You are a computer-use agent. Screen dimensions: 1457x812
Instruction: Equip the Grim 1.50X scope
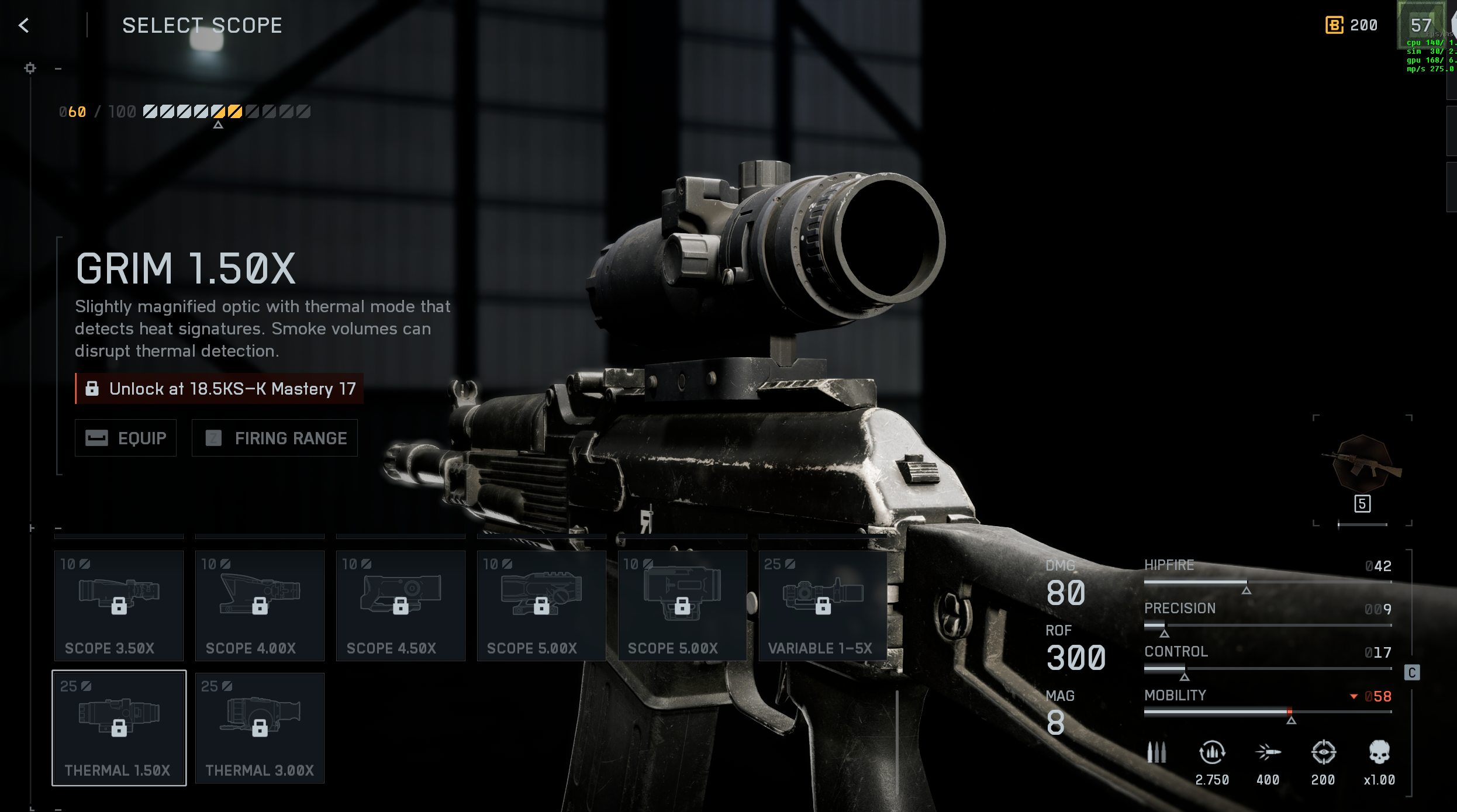click(x=126, y=438)
